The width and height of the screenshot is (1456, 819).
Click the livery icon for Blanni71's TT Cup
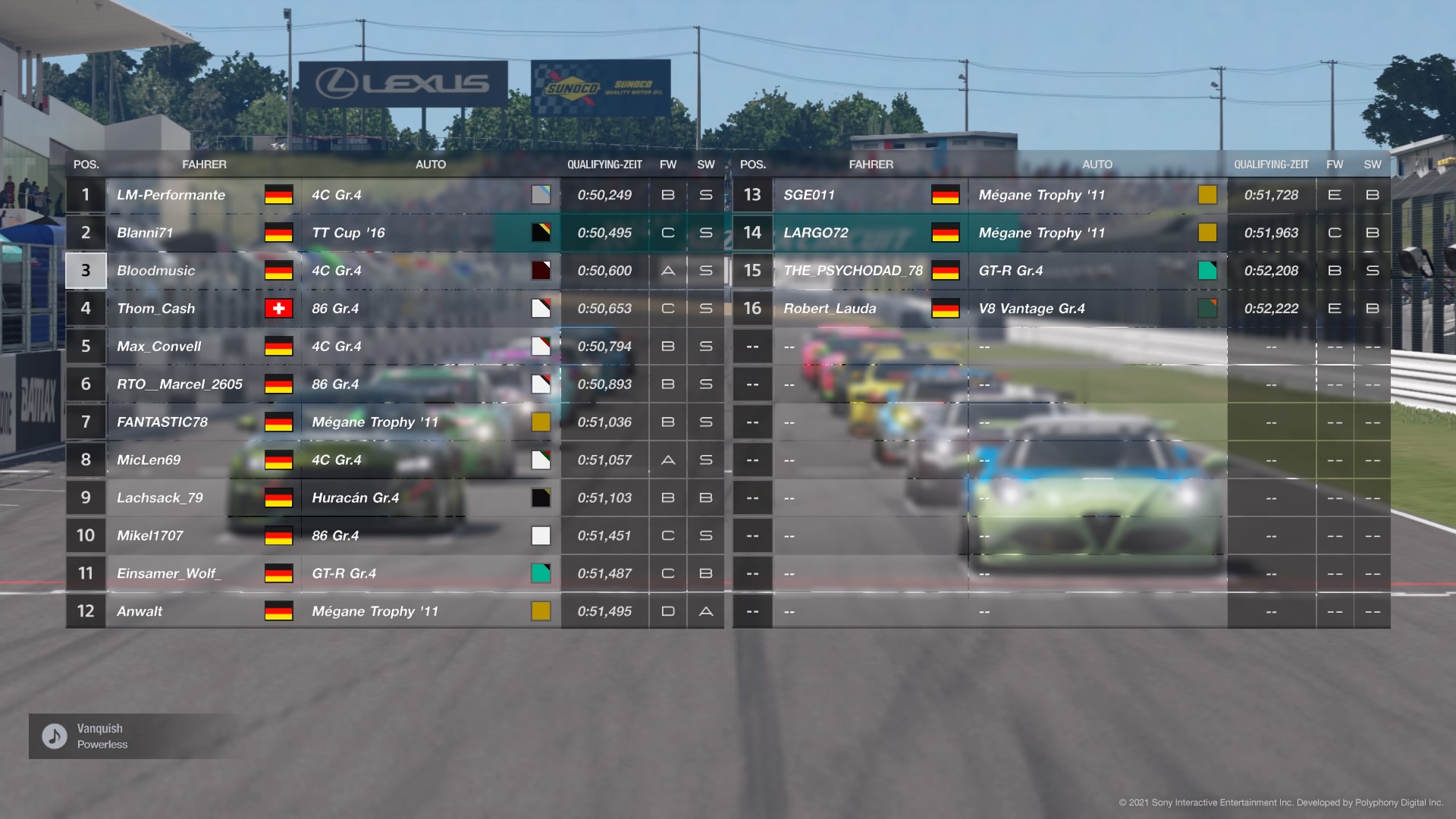point(541,233)
